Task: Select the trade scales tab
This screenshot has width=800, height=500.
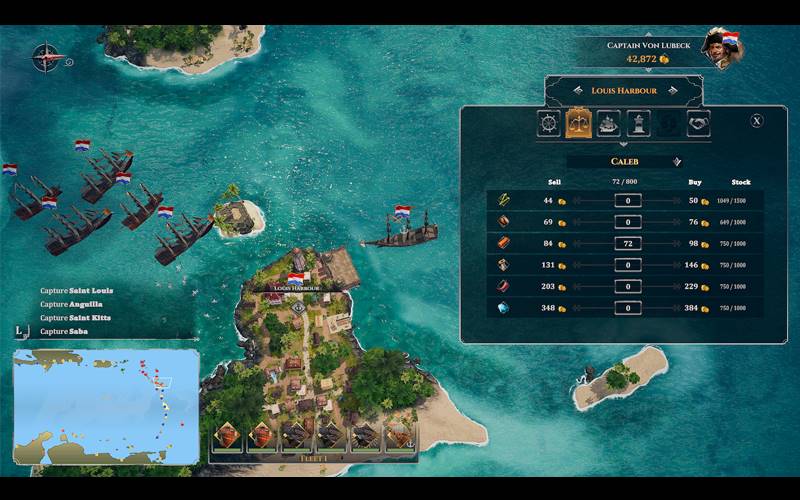Action: (578, 123)
